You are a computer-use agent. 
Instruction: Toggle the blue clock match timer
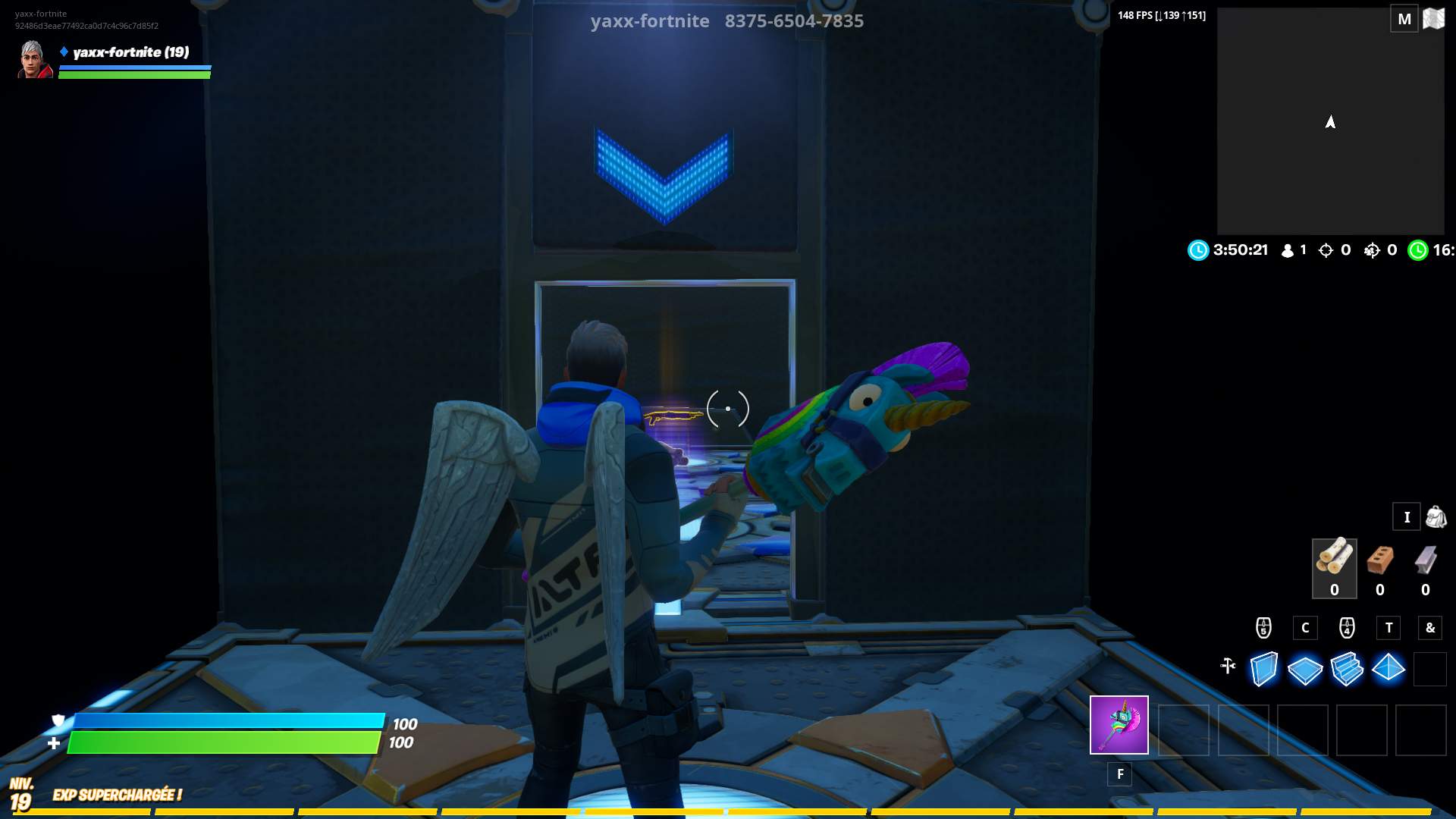[1198, 250]
